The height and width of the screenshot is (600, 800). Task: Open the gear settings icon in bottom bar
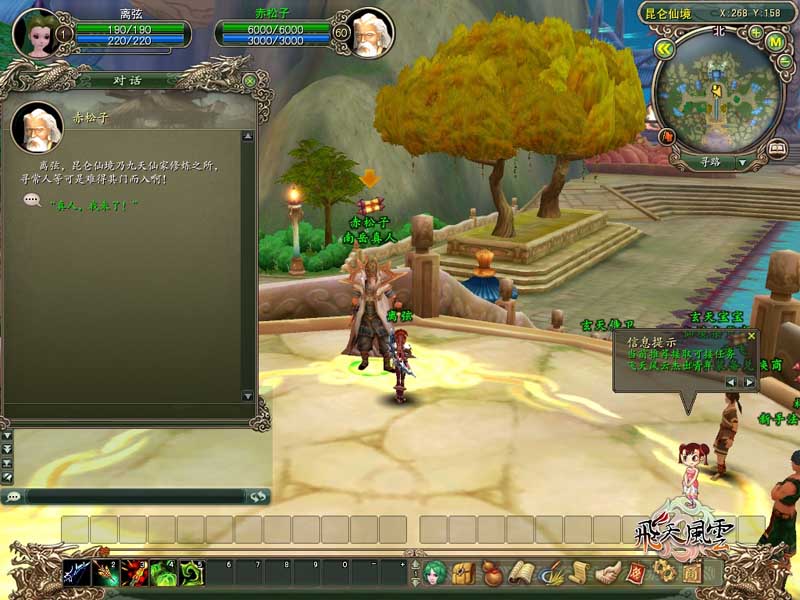(x=664, y=572)
